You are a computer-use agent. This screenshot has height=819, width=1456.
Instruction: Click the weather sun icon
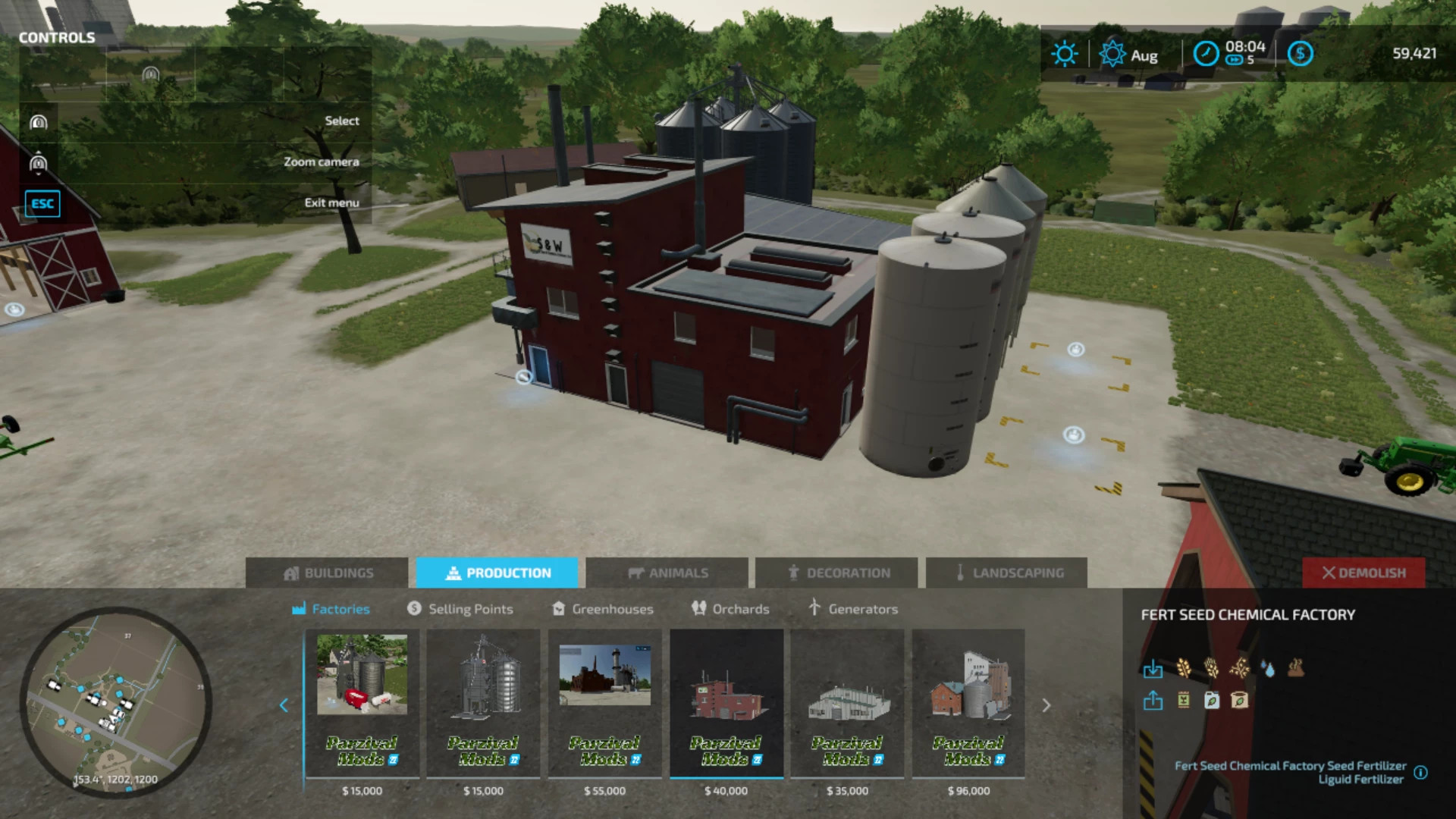1064,52
